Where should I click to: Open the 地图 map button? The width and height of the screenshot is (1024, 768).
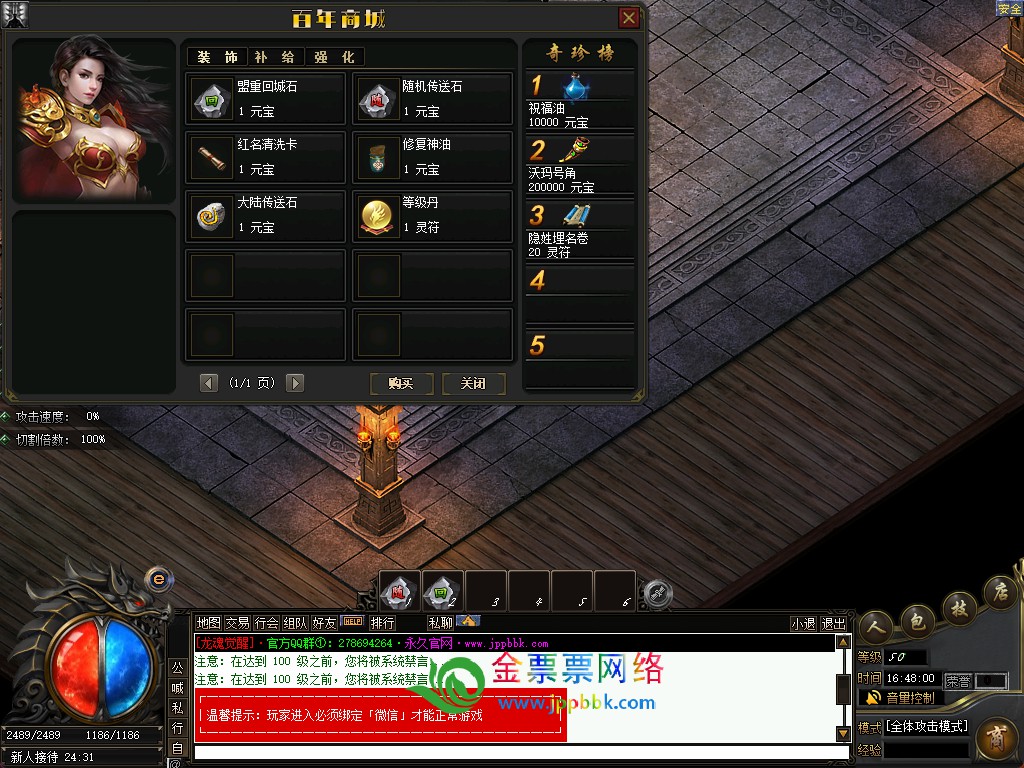[x=208, y=623]
